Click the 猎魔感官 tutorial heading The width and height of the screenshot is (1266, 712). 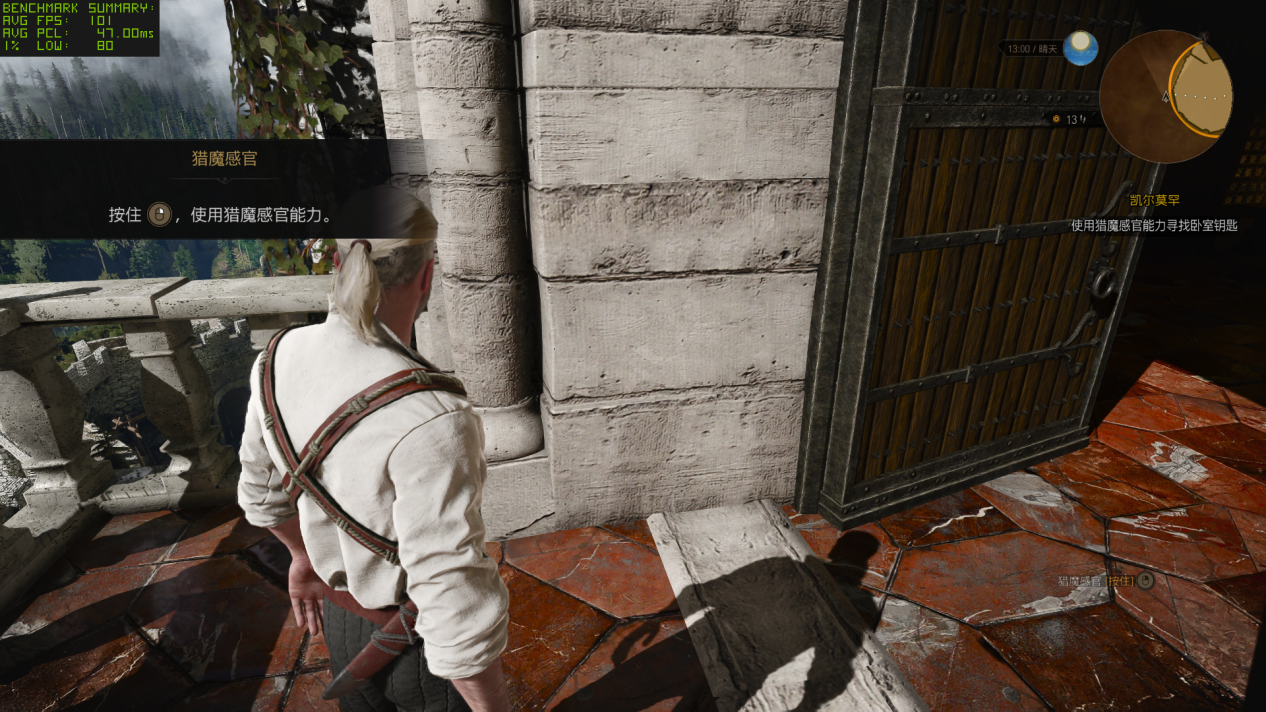[224, 158]
